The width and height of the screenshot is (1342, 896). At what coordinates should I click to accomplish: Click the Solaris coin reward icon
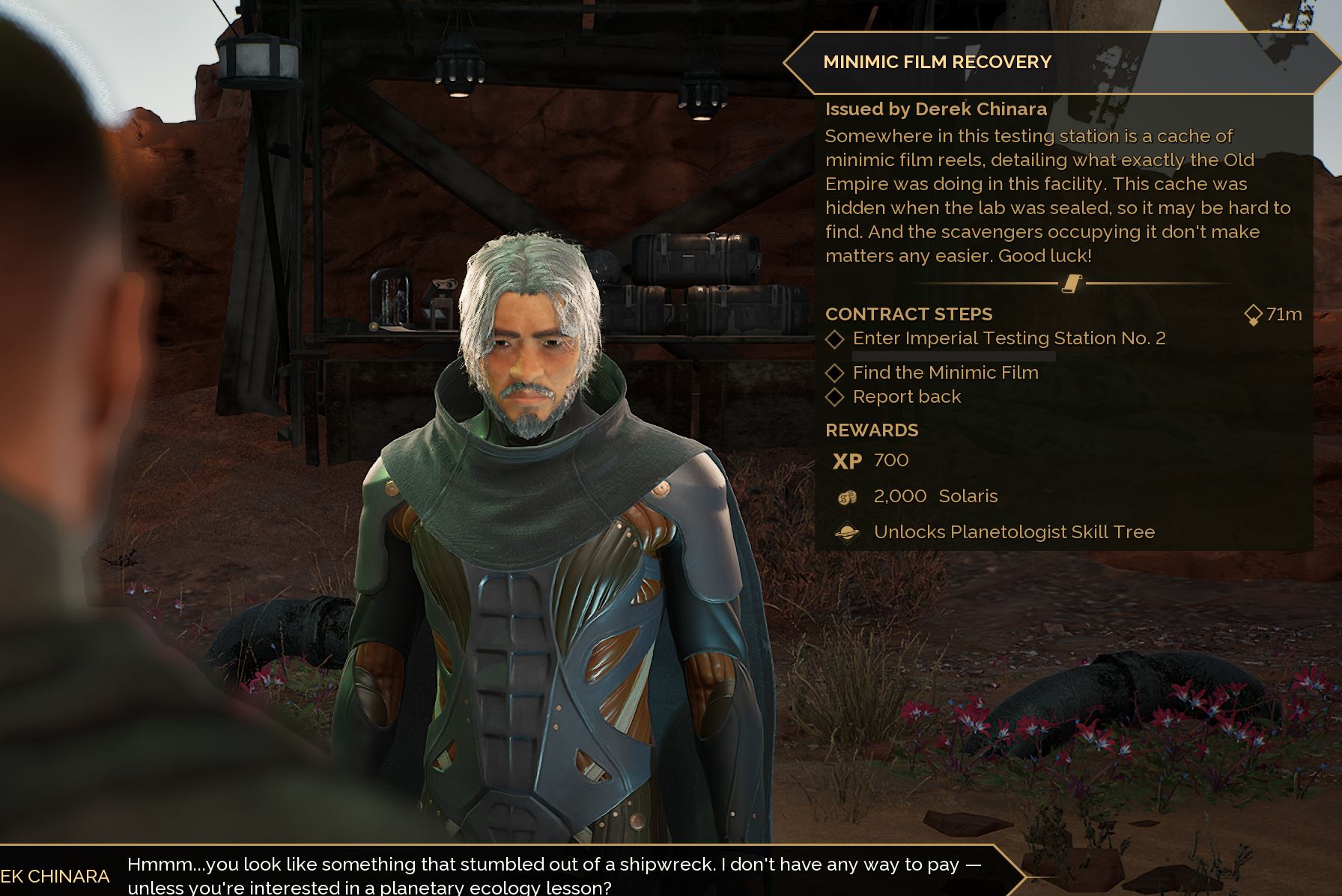click(x=847, y=497)
